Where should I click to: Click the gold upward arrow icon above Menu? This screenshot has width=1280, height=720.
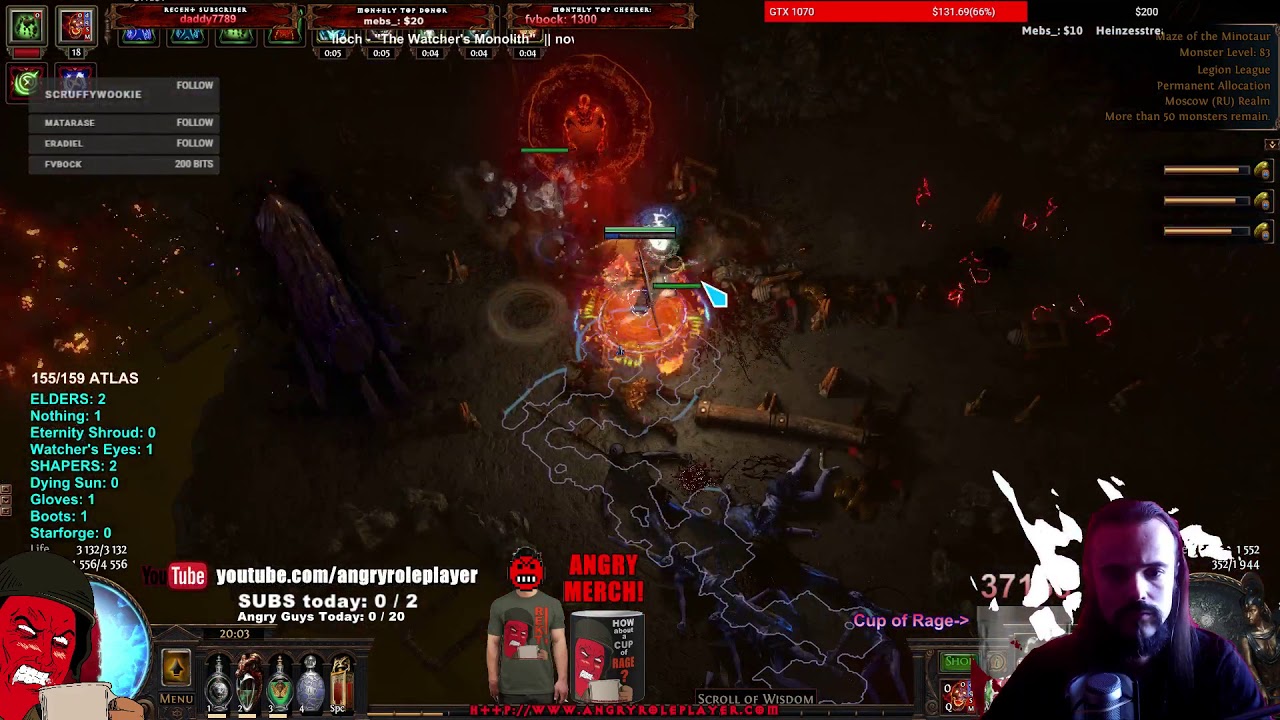click(x=176, y=667)
